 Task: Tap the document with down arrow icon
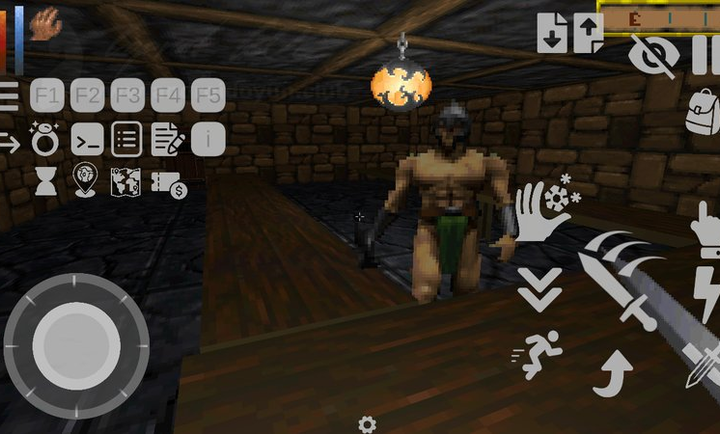click(x=553, y=32)
